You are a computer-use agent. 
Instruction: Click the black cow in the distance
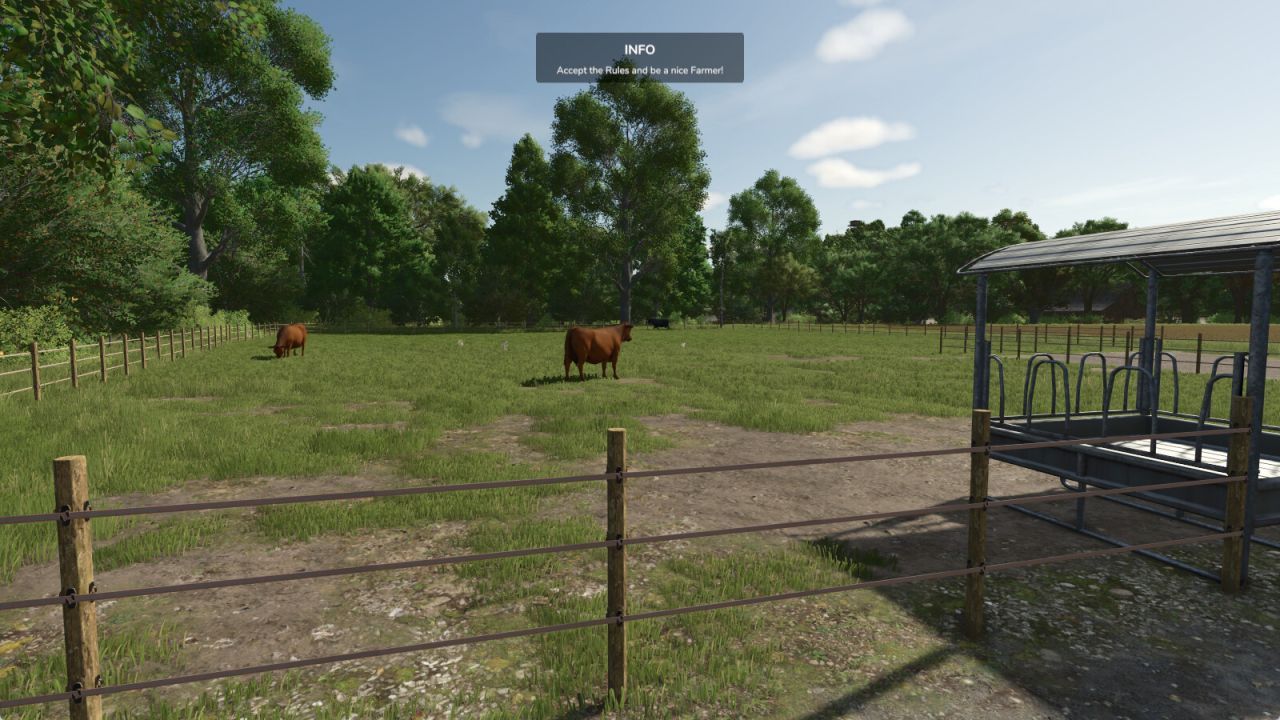(658, 324)
